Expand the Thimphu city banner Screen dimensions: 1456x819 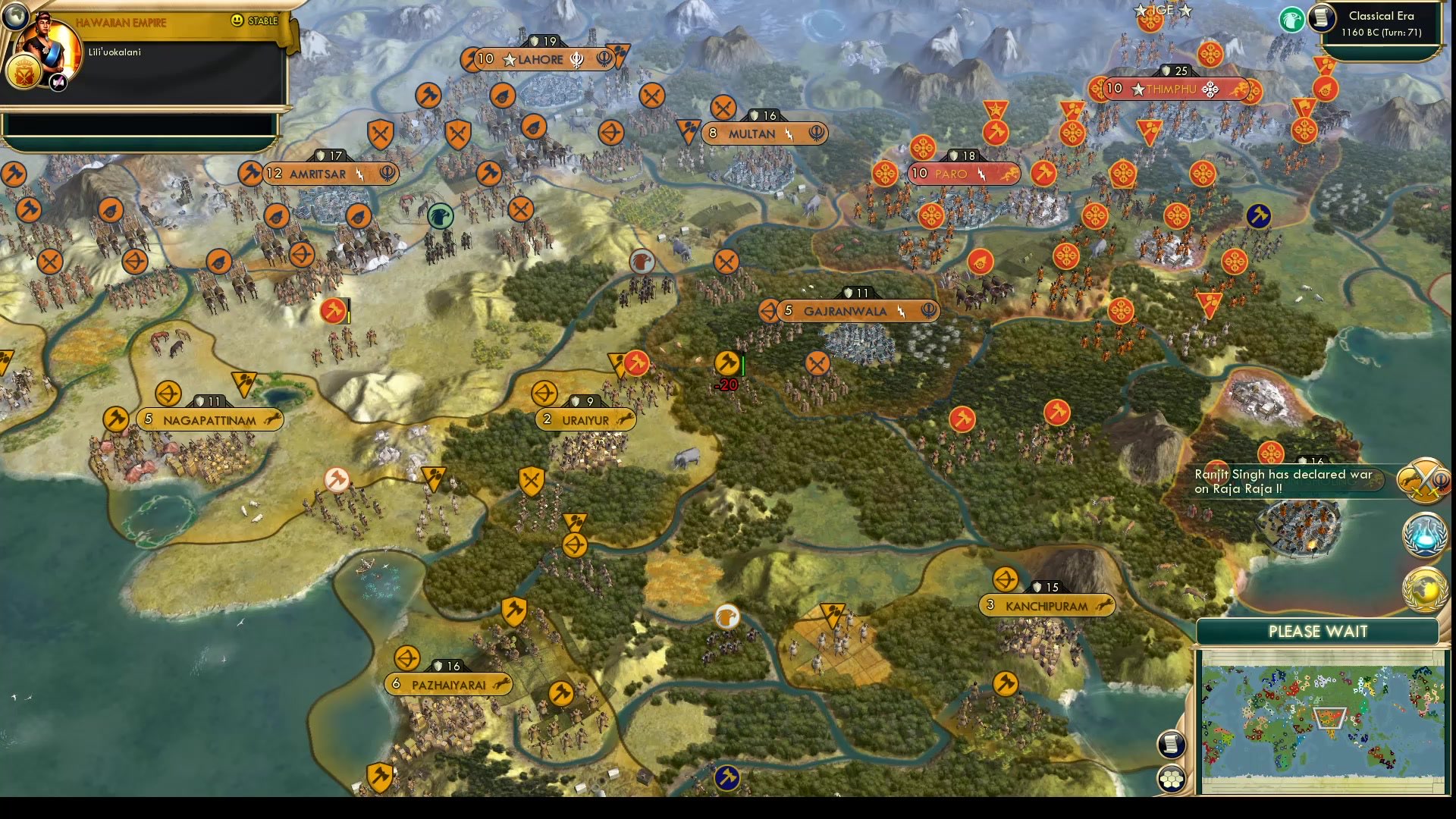click(1175, 88)
